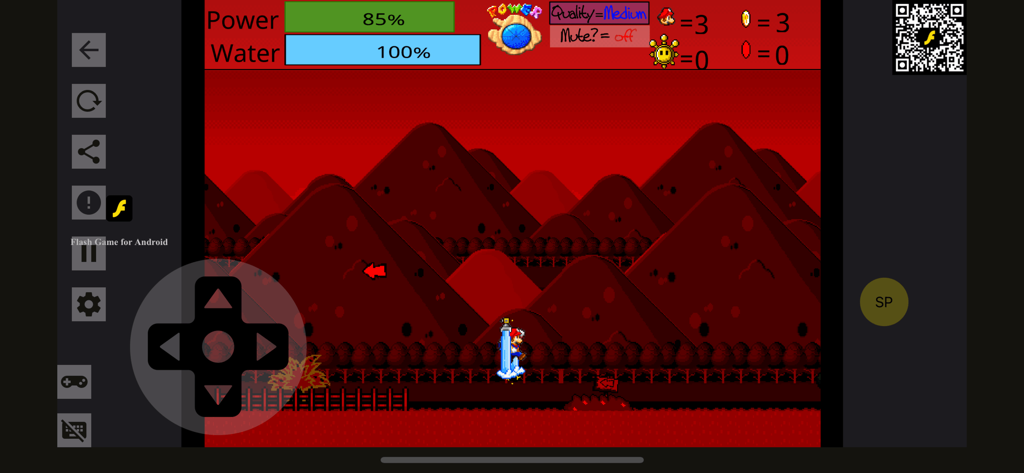Tap the SP button

884,302
